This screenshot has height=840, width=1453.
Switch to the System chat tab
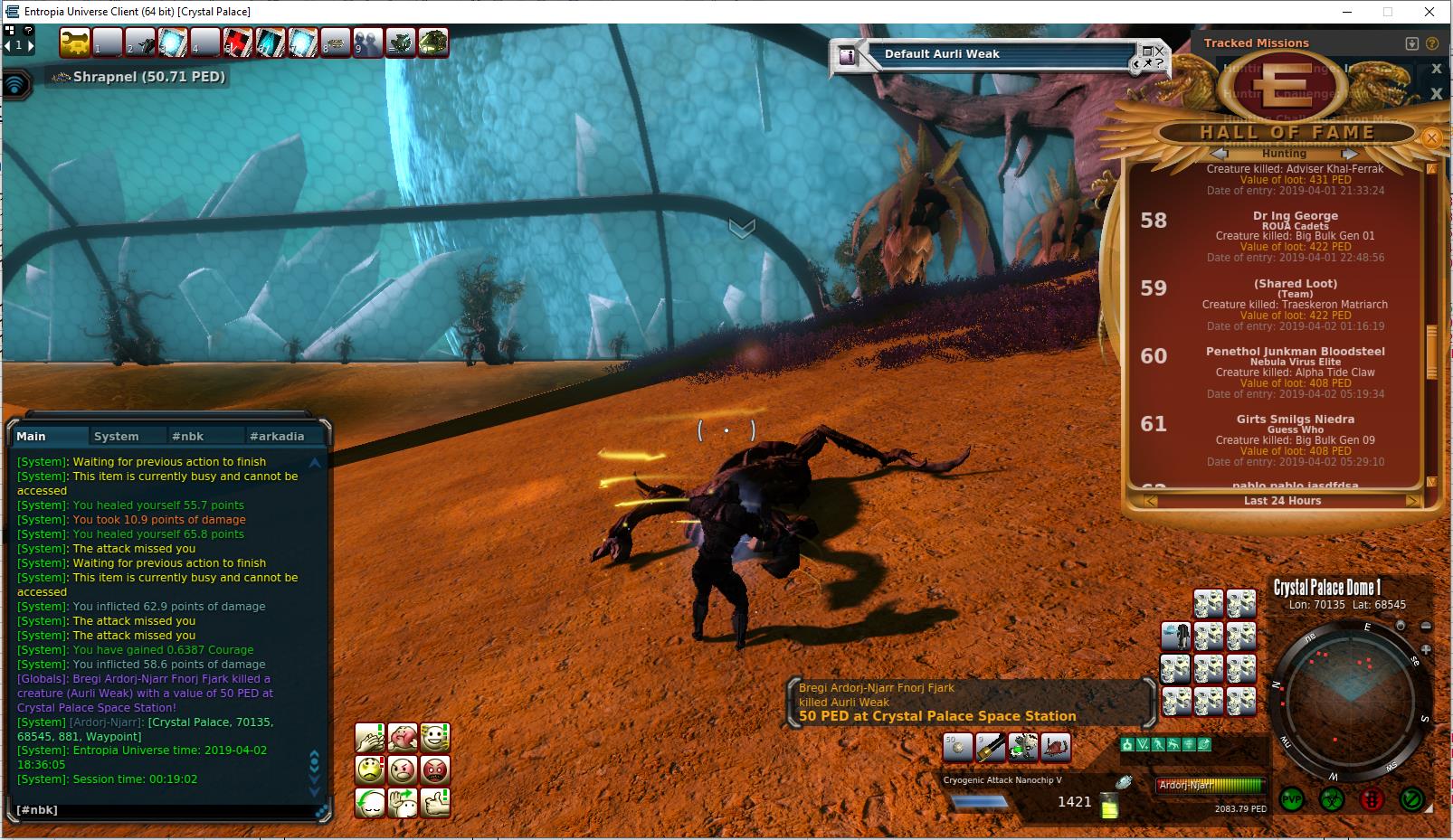click(x=117, y=436)
